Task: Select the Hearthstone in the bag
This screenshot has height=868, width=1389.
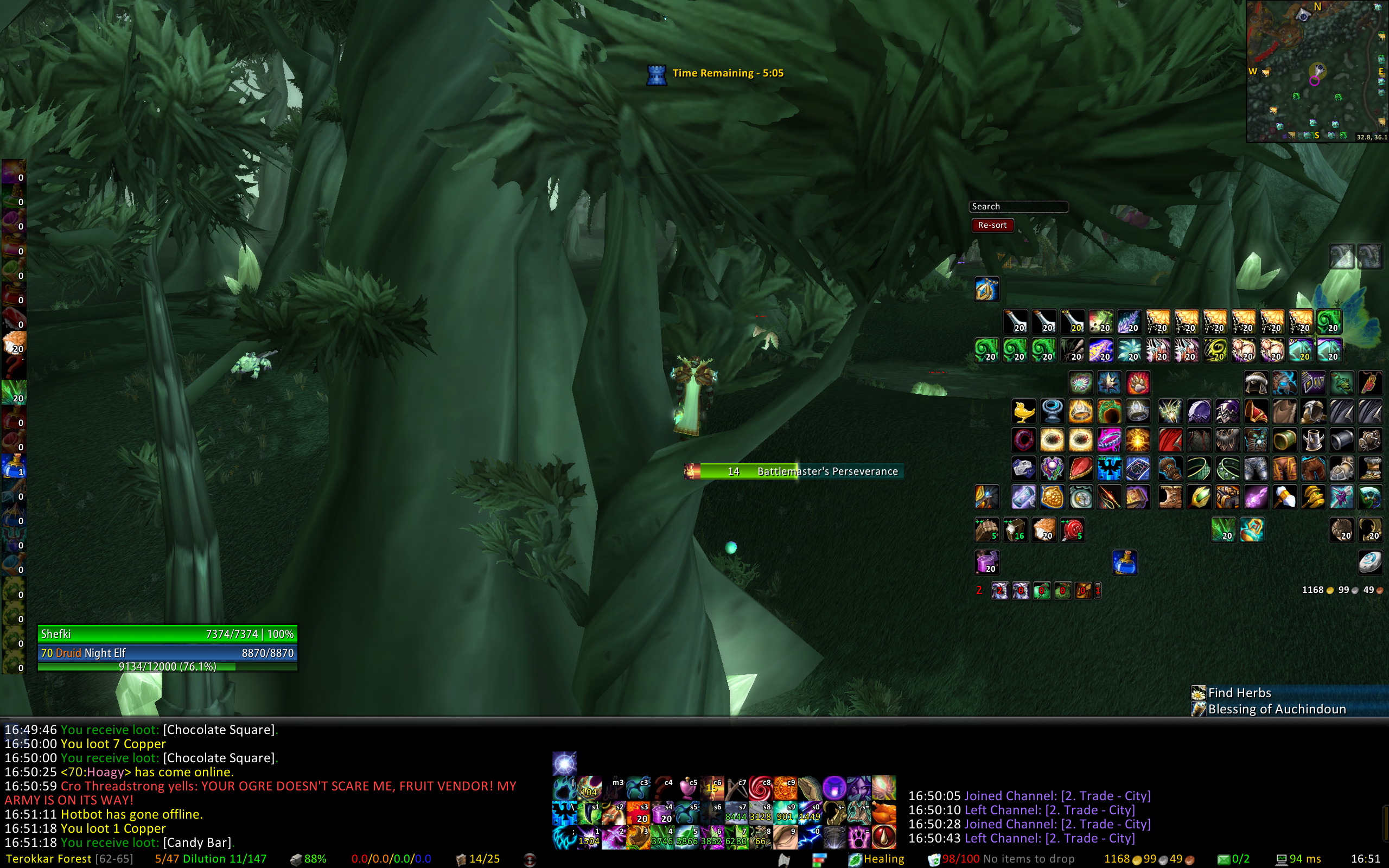Action: [1370, 562]
